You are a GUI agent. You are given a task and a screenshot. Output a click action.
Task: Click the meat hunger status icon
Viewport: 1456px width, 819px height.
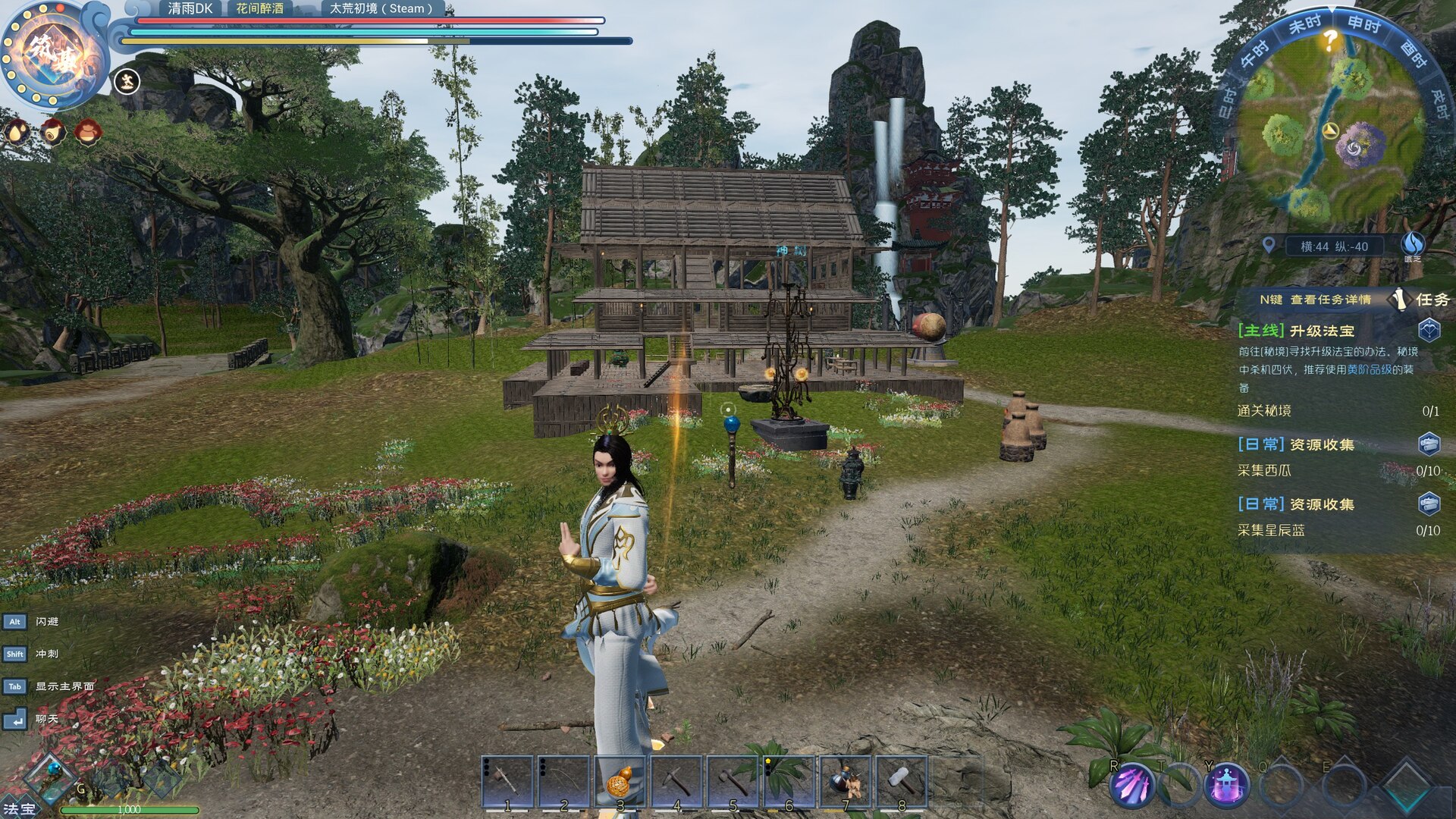coord(52,132)
